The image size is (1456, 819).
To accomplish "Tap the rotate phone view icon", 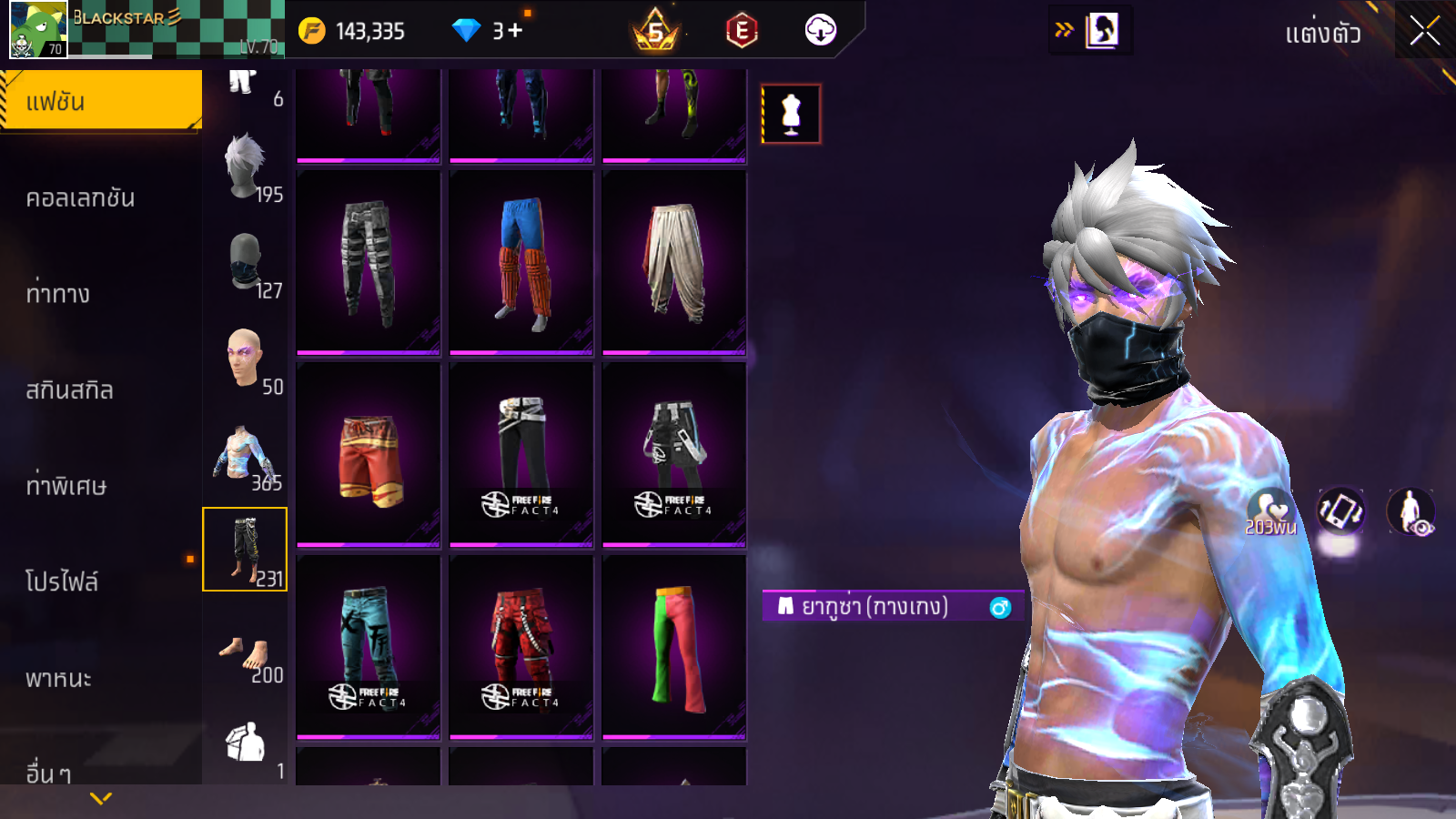I will coord(1340,511).
